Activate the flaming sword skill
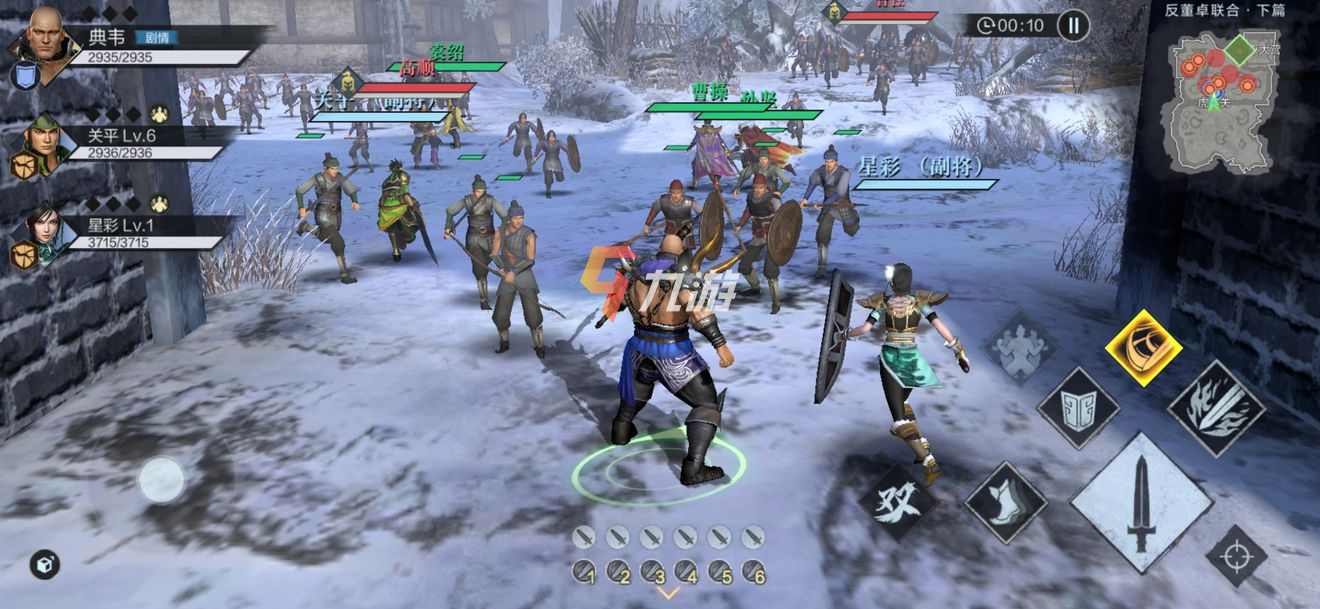This screenshot has height=609, width=1320. [x=1216, y=407]
